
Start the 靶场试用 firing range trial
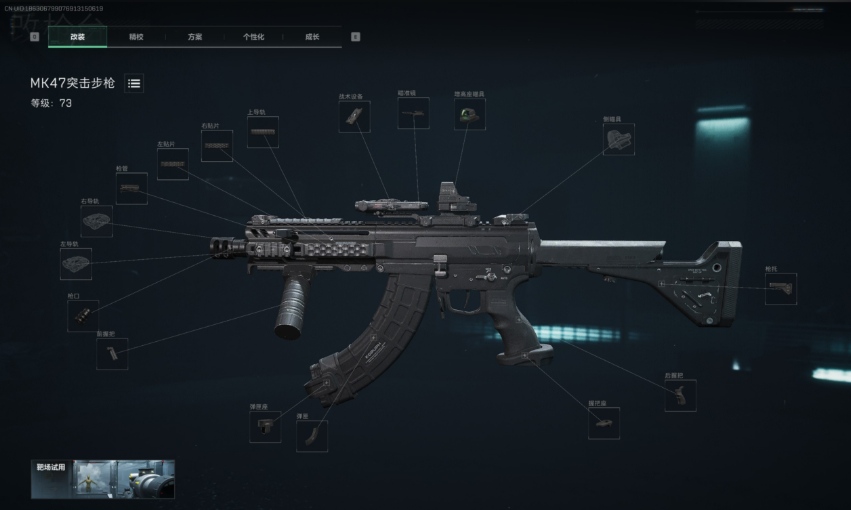pyautogui.click(x=103, y=479)
